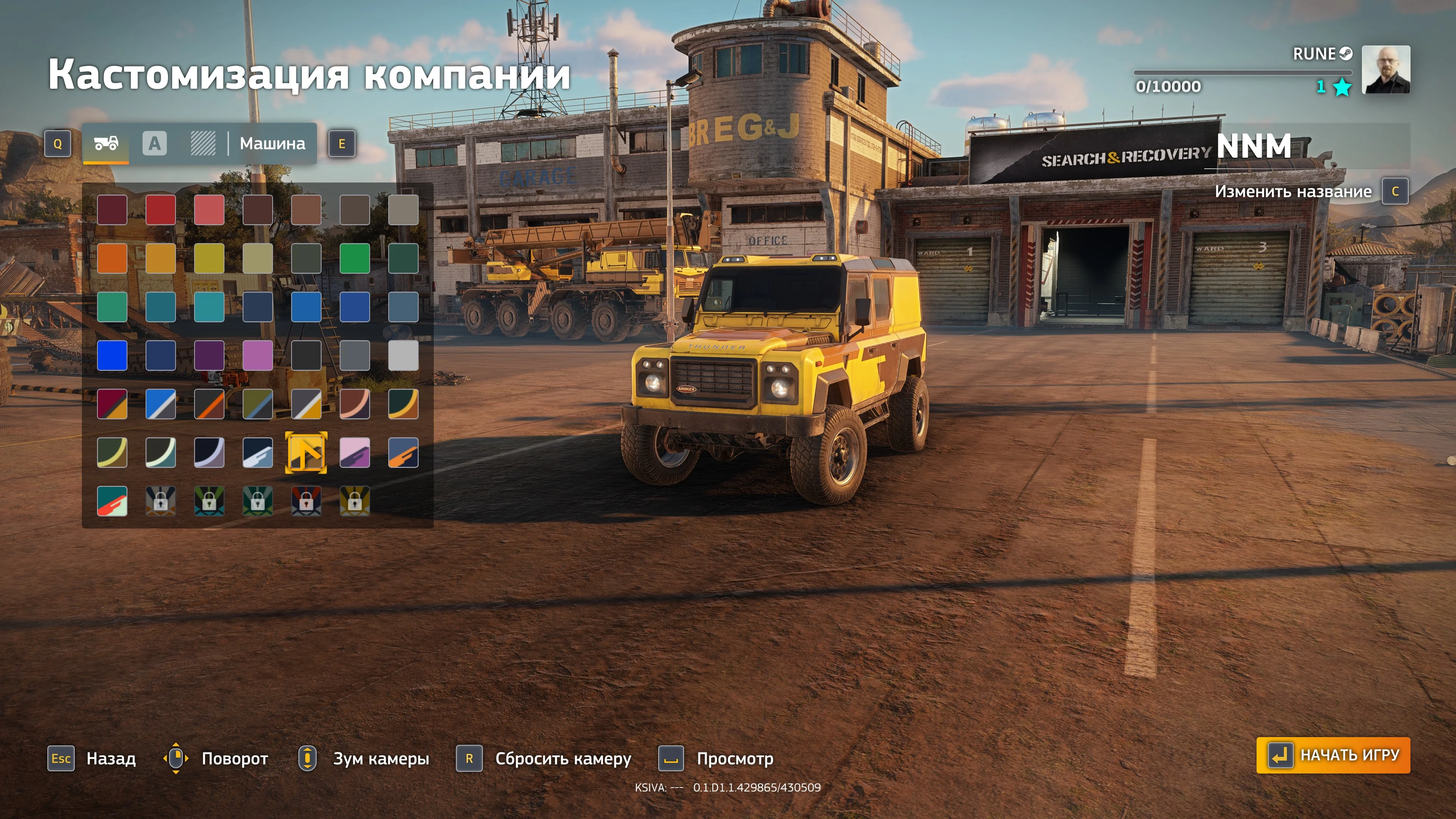Apply the blue and white diagonal livery
Viewport: 1456px width, 819px height.
tap(160, 403)
